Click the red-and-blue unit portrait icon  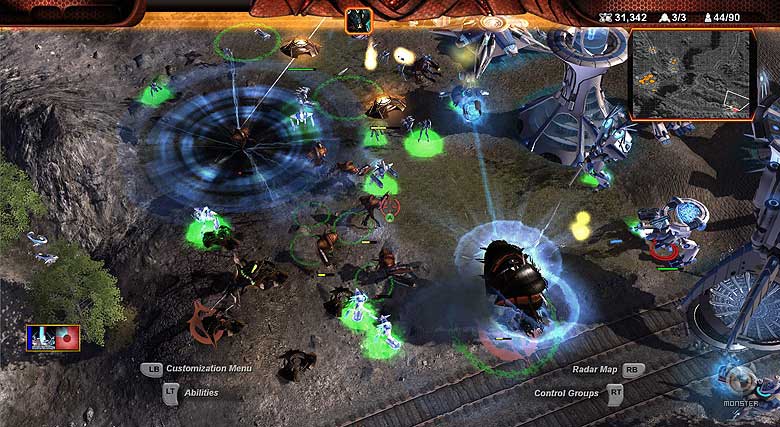(53, 338)
